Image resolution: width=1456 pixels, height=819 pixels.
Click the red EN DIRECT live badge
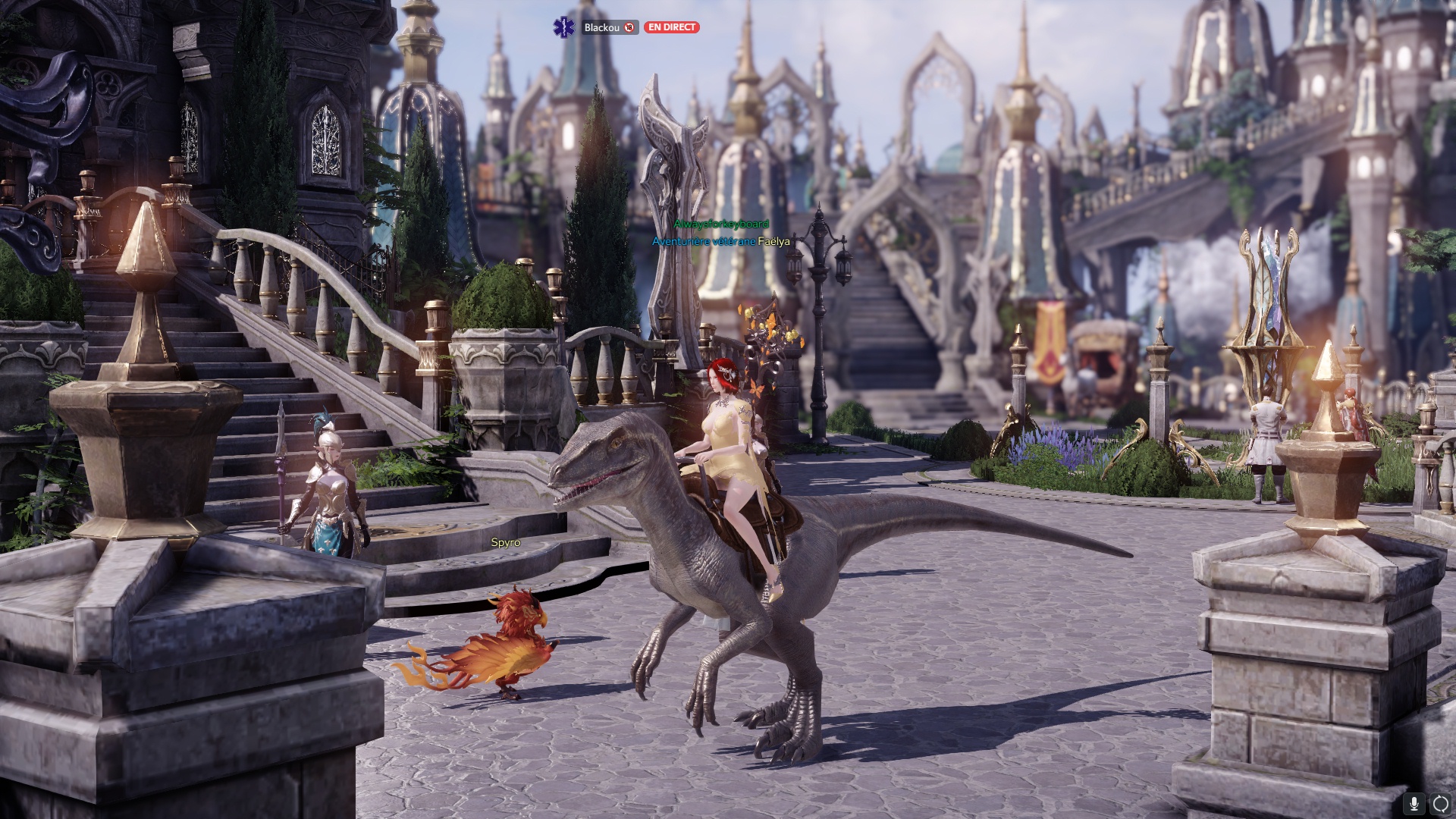pos(671,27)
